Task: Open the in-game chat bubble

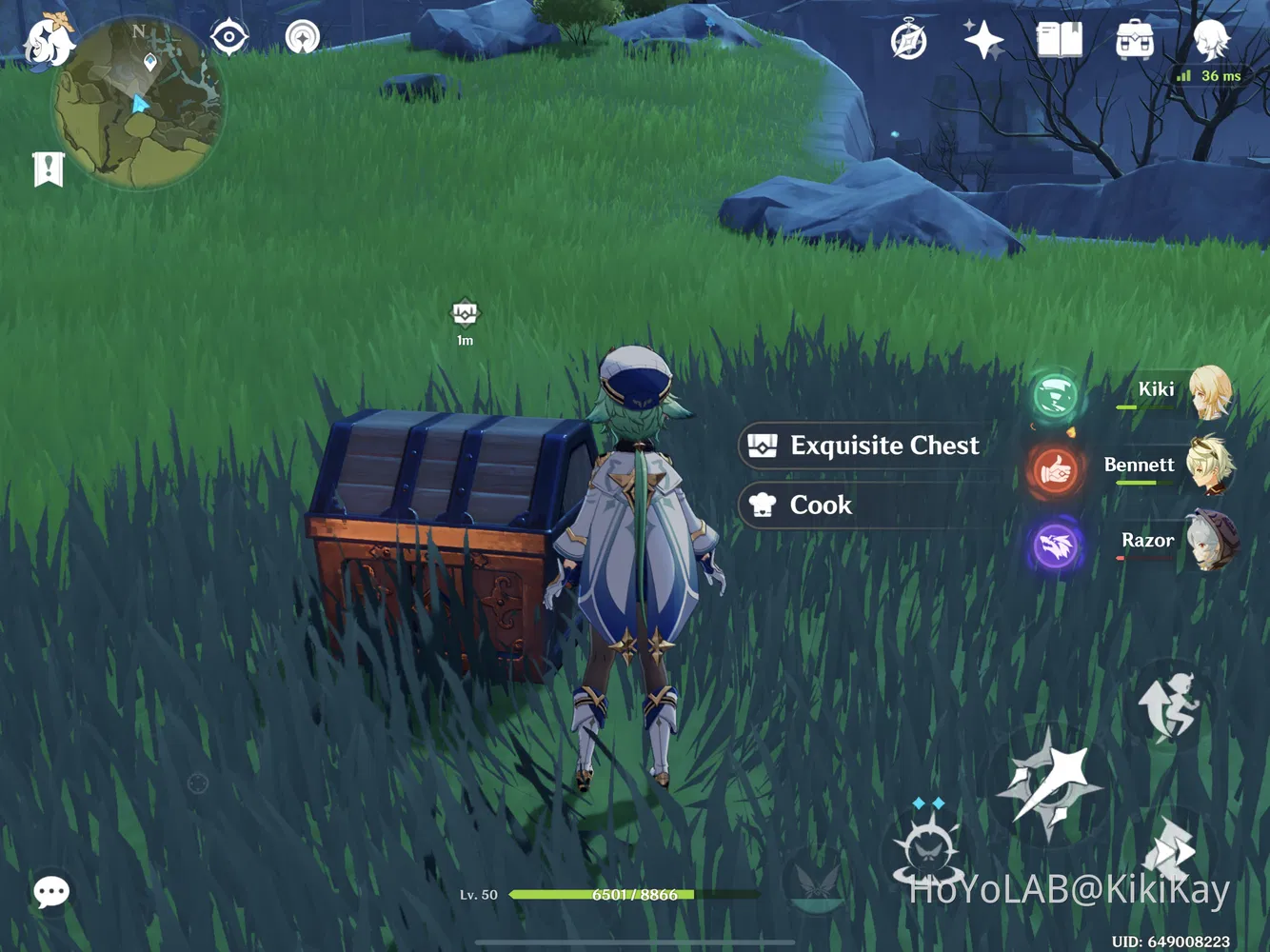Action: [51, 891]
